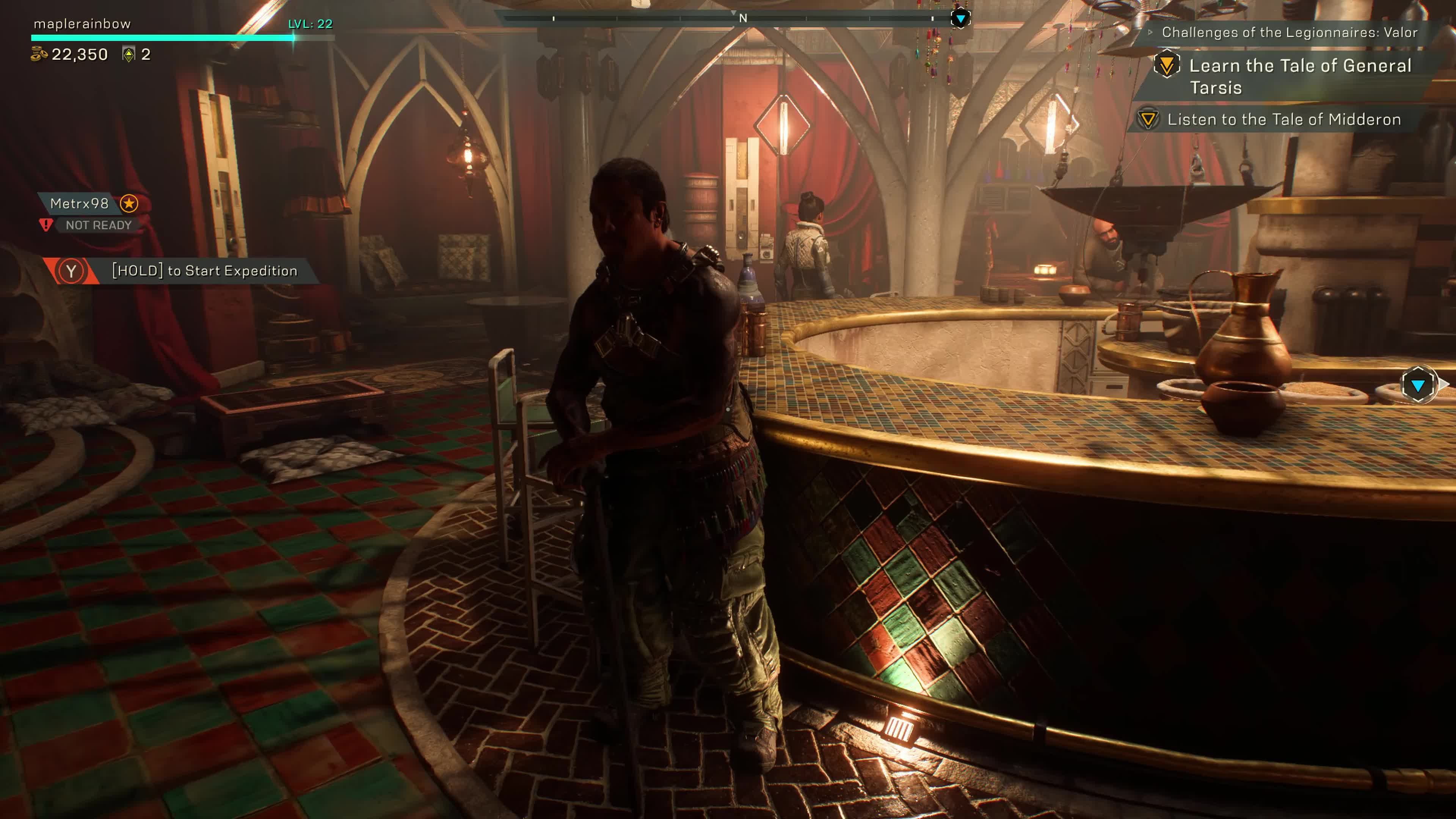This screenshot has height=819, width=1456.
Task: Click the blue objective marker on the compass
Action: (960, 19)
